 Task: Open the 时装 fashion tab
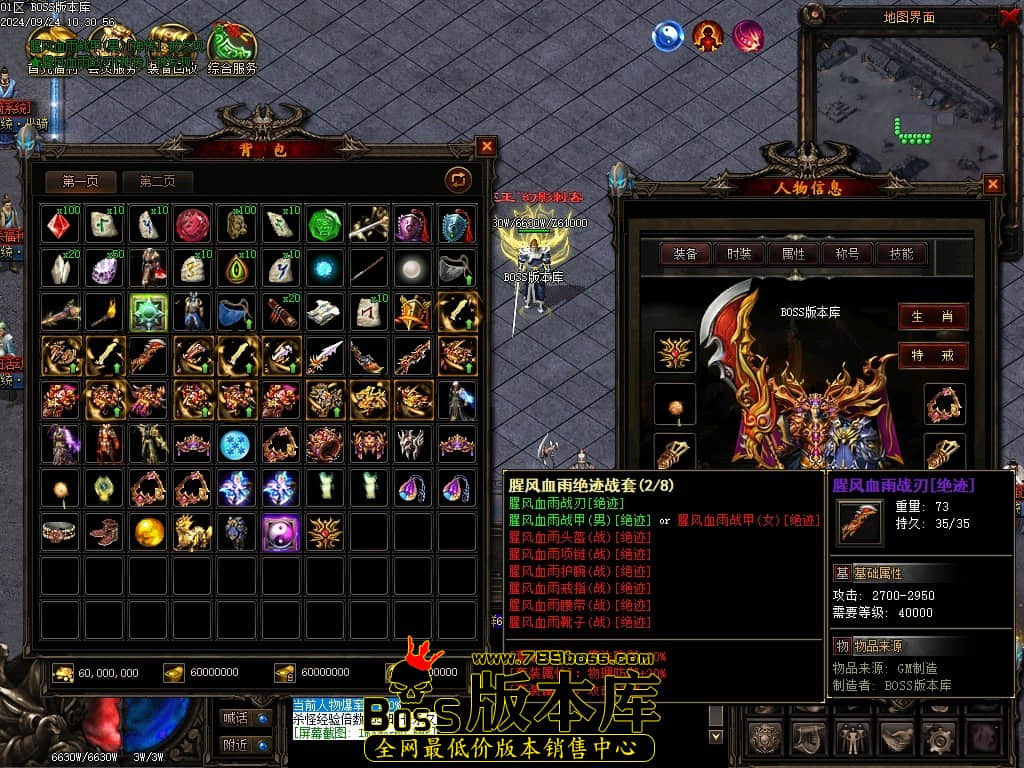click(x=739, y=254)
